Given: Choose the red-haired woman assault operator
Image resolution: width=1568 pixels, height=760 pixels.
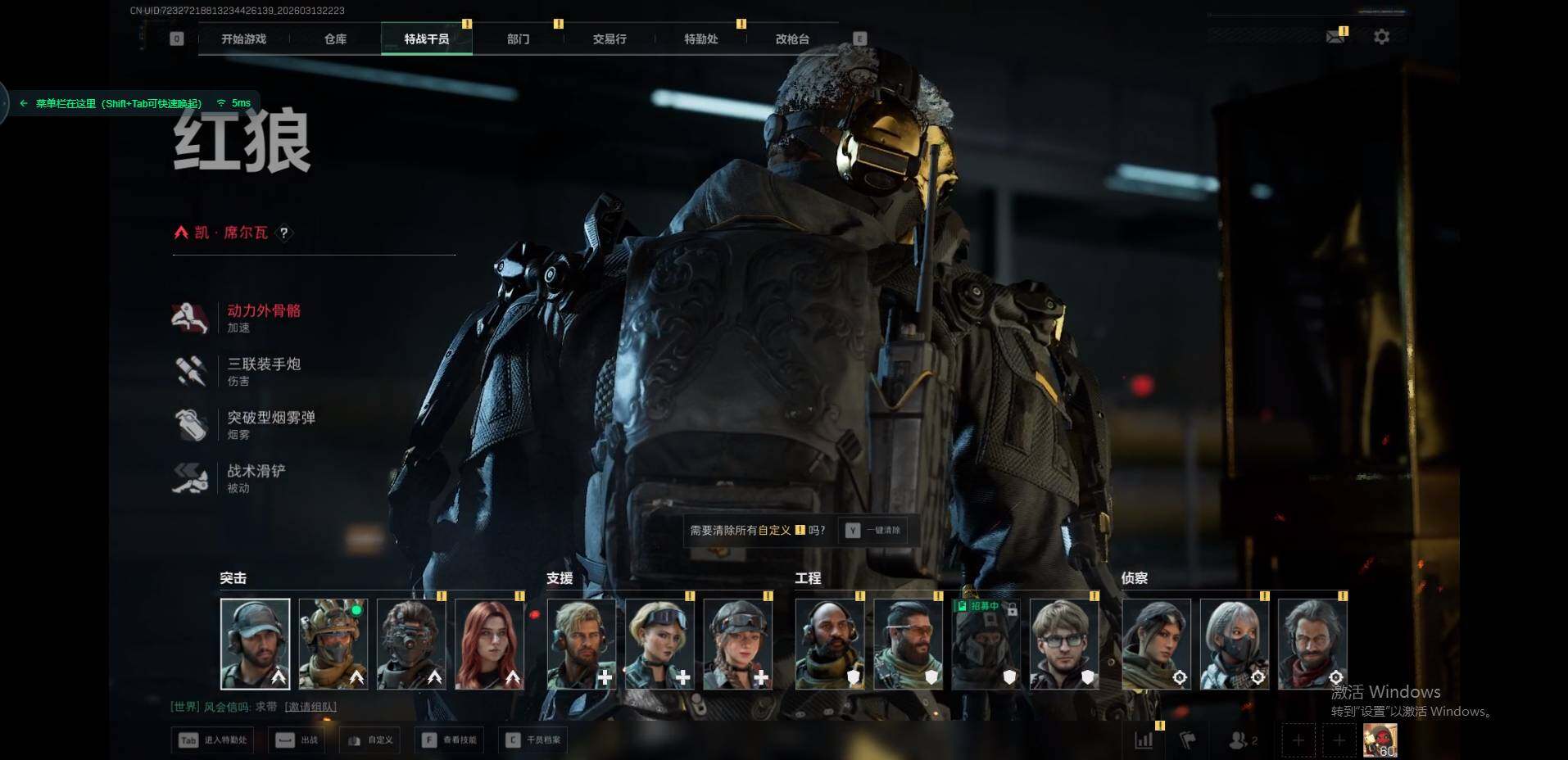Looking at the screenshot, I should pos(489,644).
